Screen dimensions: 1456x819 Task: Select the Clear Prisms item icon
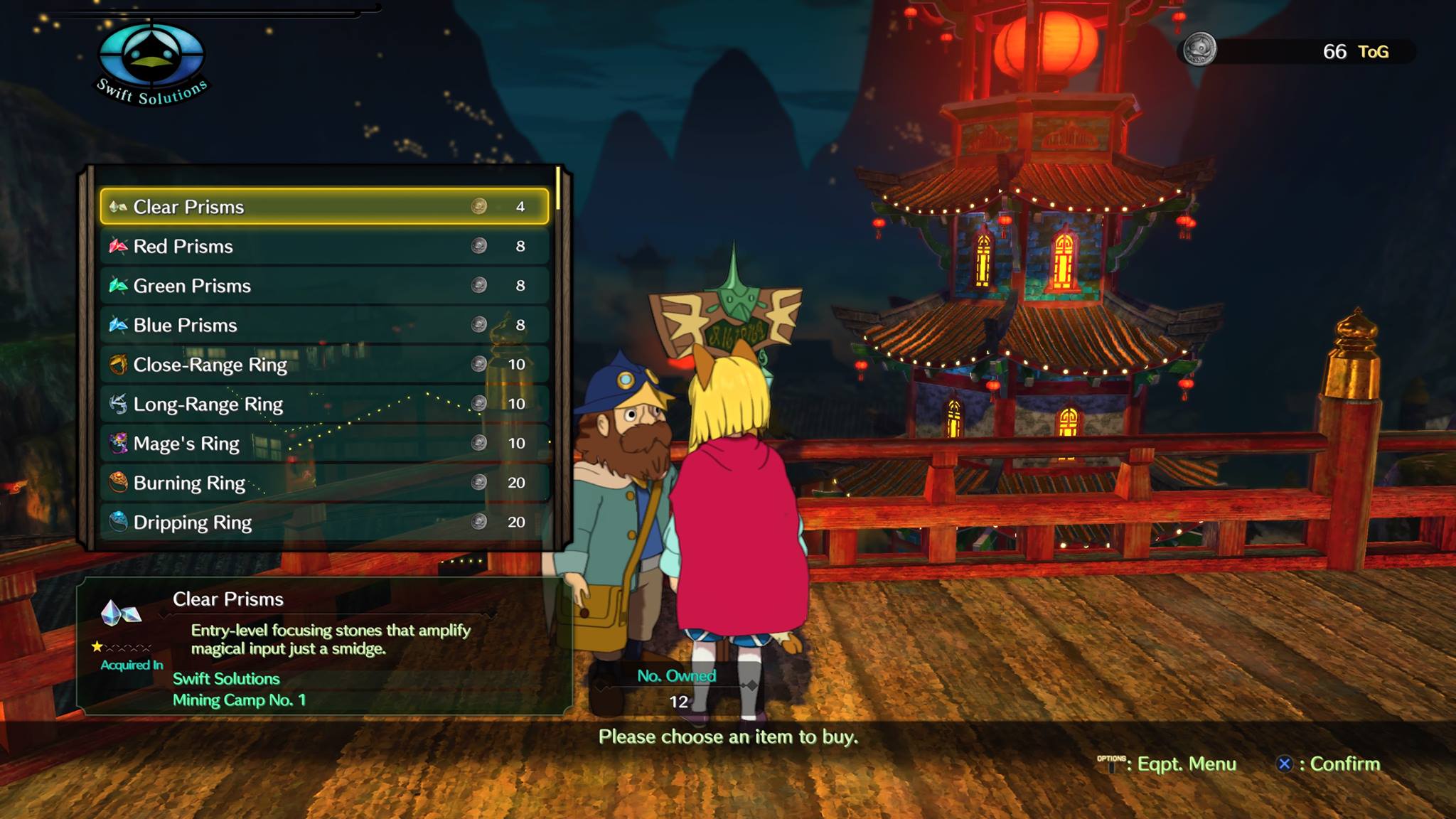click(x=118, y=208)
